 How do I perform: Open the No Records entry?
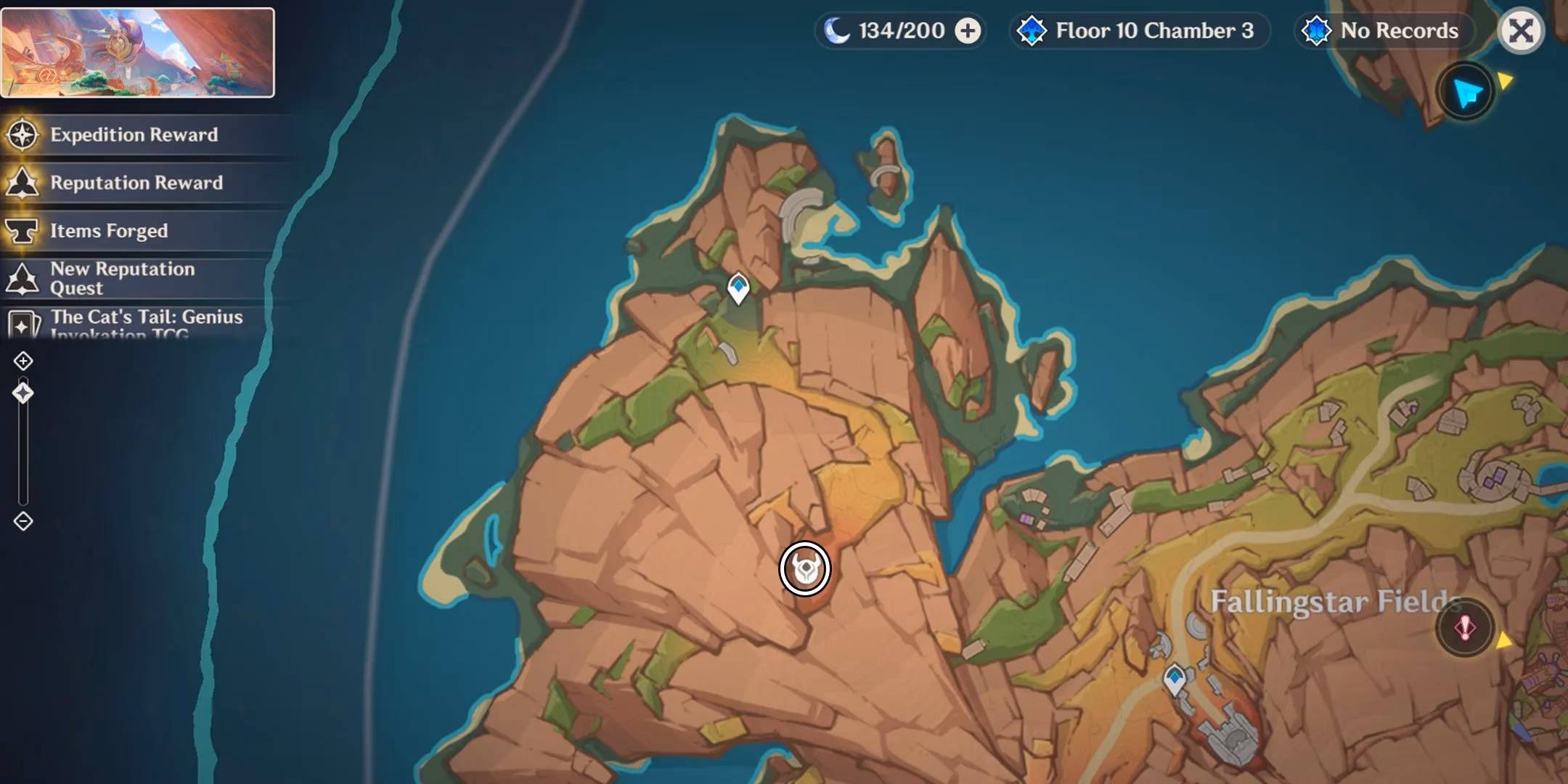pos(1381,31)
